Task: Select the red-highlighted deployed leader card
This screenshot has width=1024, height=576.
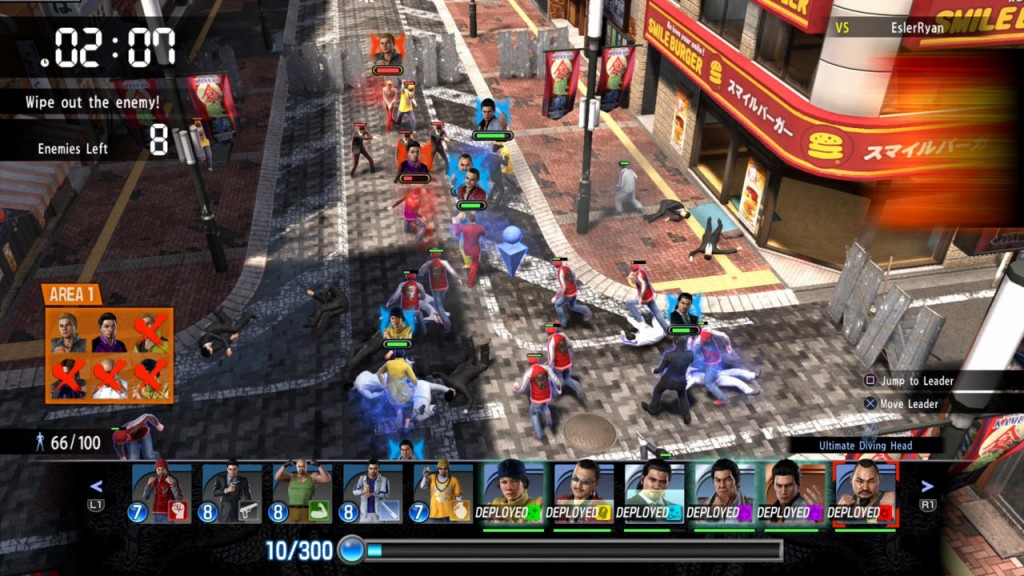Action: (x=865, y=494)
